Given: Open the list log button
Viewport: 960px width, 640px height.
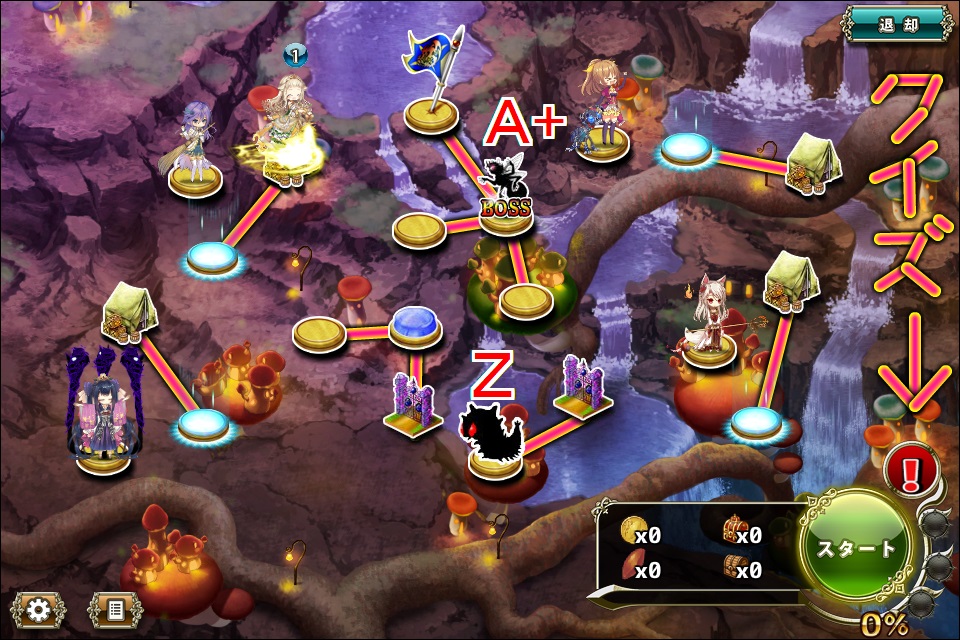Looking at the screenshot, I should (115, 609).
